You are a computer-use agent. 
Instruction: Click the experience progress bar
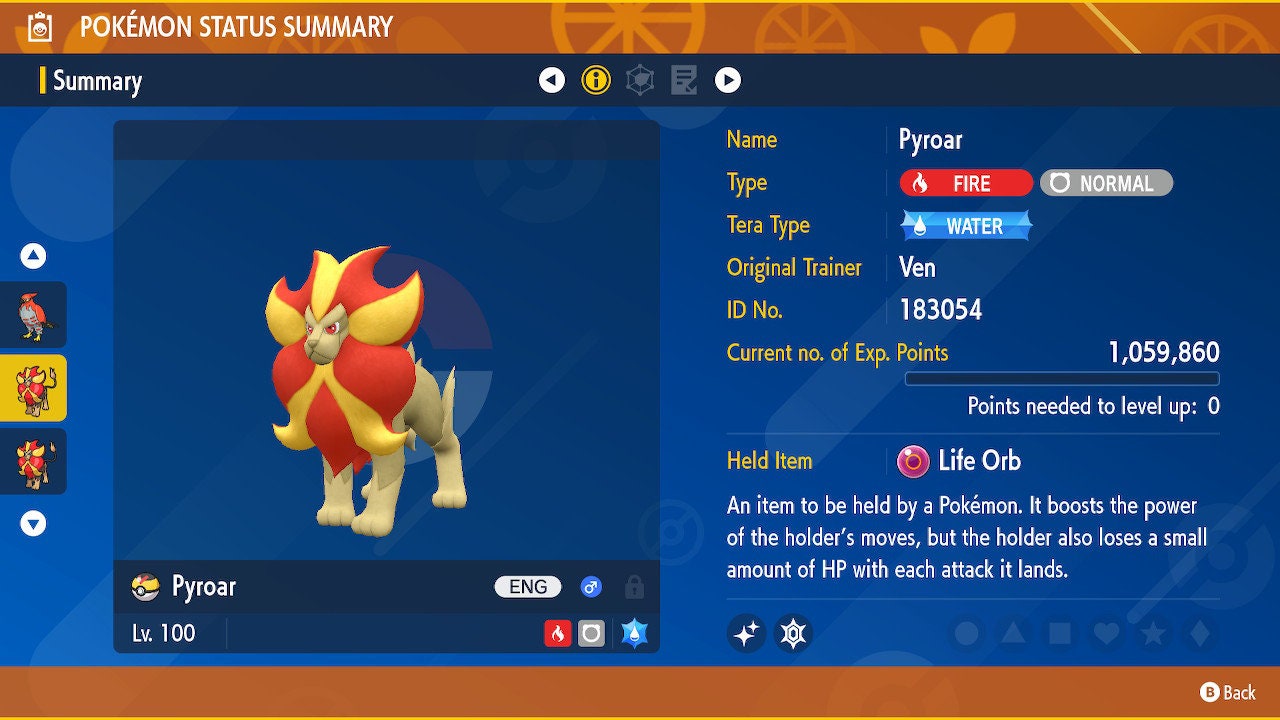pos(1062,379)
